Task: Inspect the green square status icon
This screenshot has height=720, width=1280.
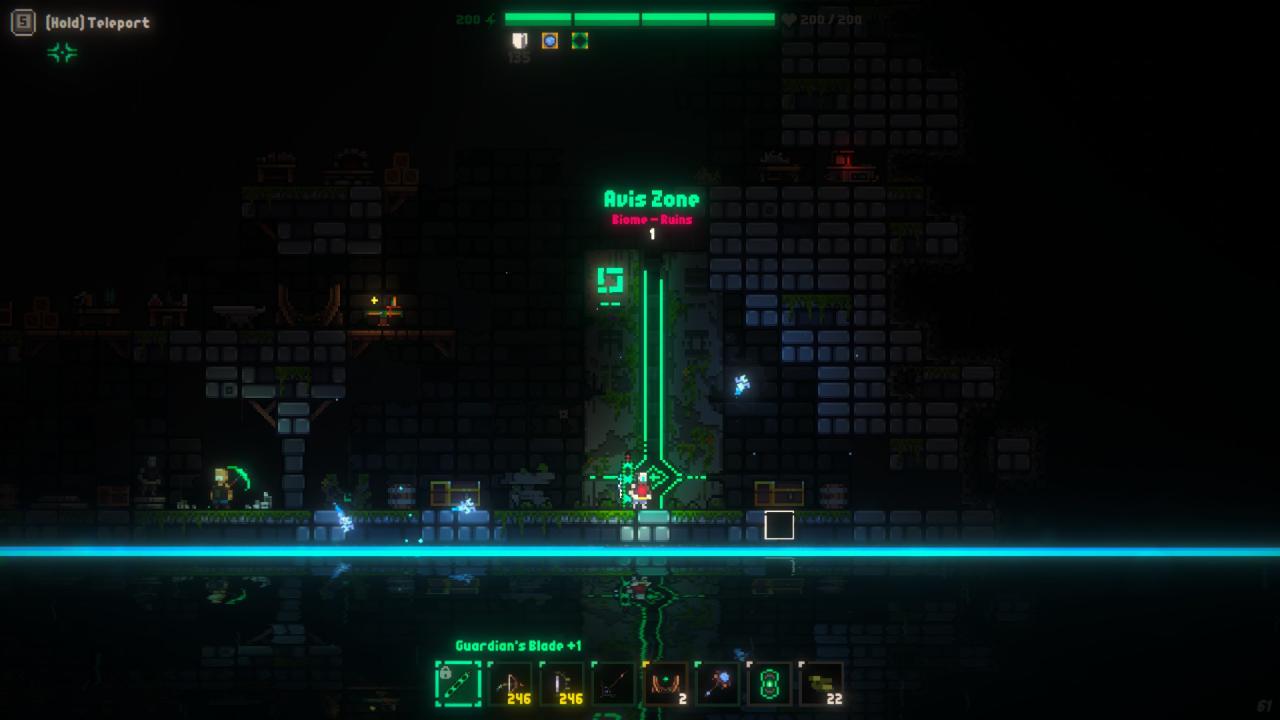Action: 579,41
